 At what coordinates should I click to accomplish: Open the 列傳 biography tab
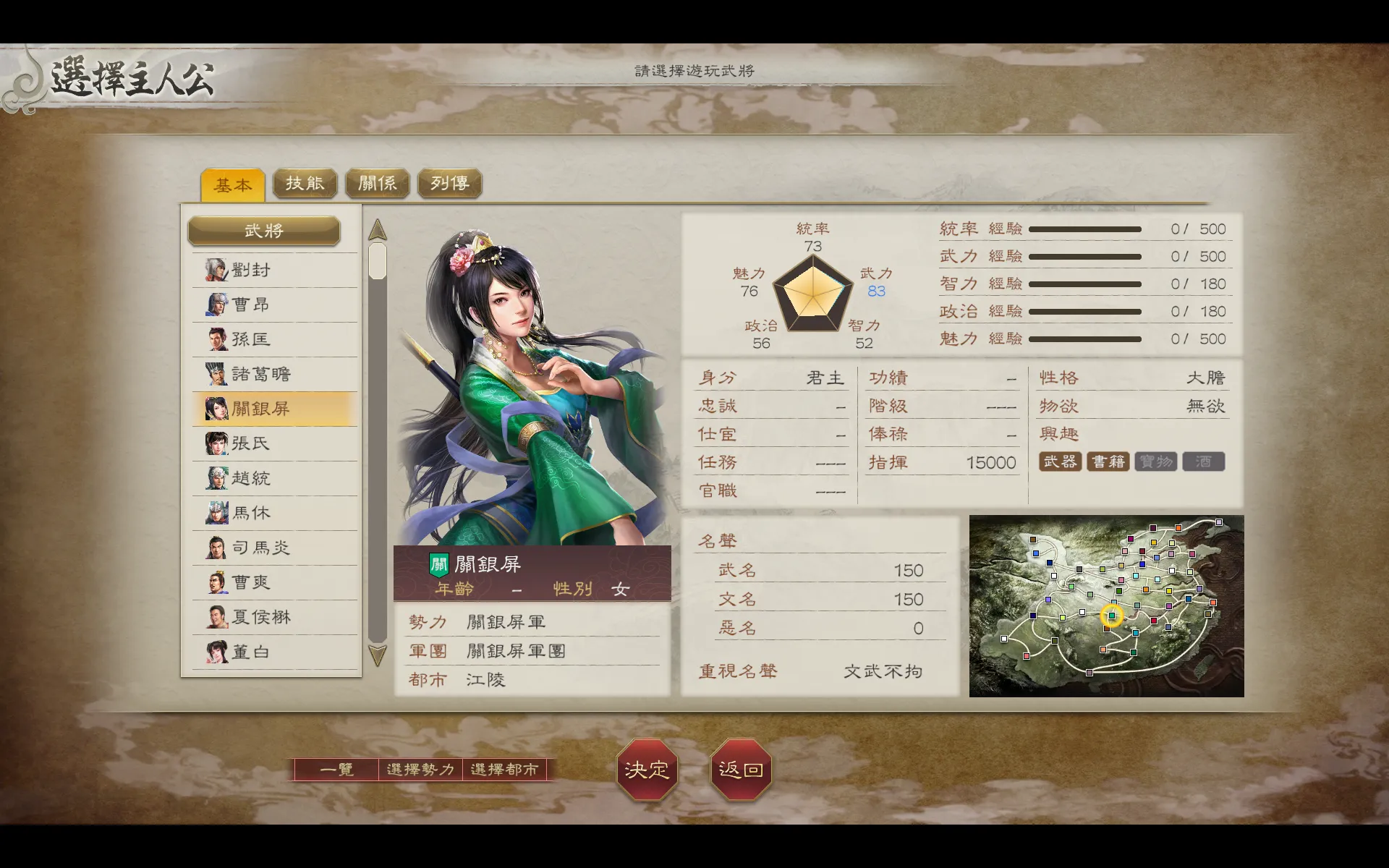pos(449,183)
